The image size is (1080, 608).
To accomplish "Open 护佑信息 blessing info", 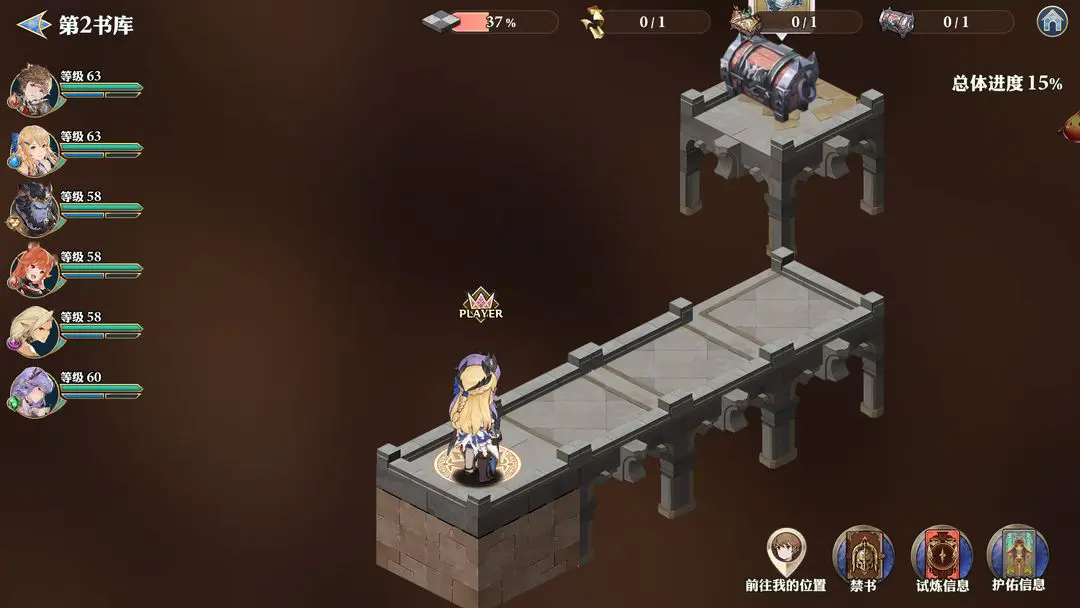I will point(1018,554).
